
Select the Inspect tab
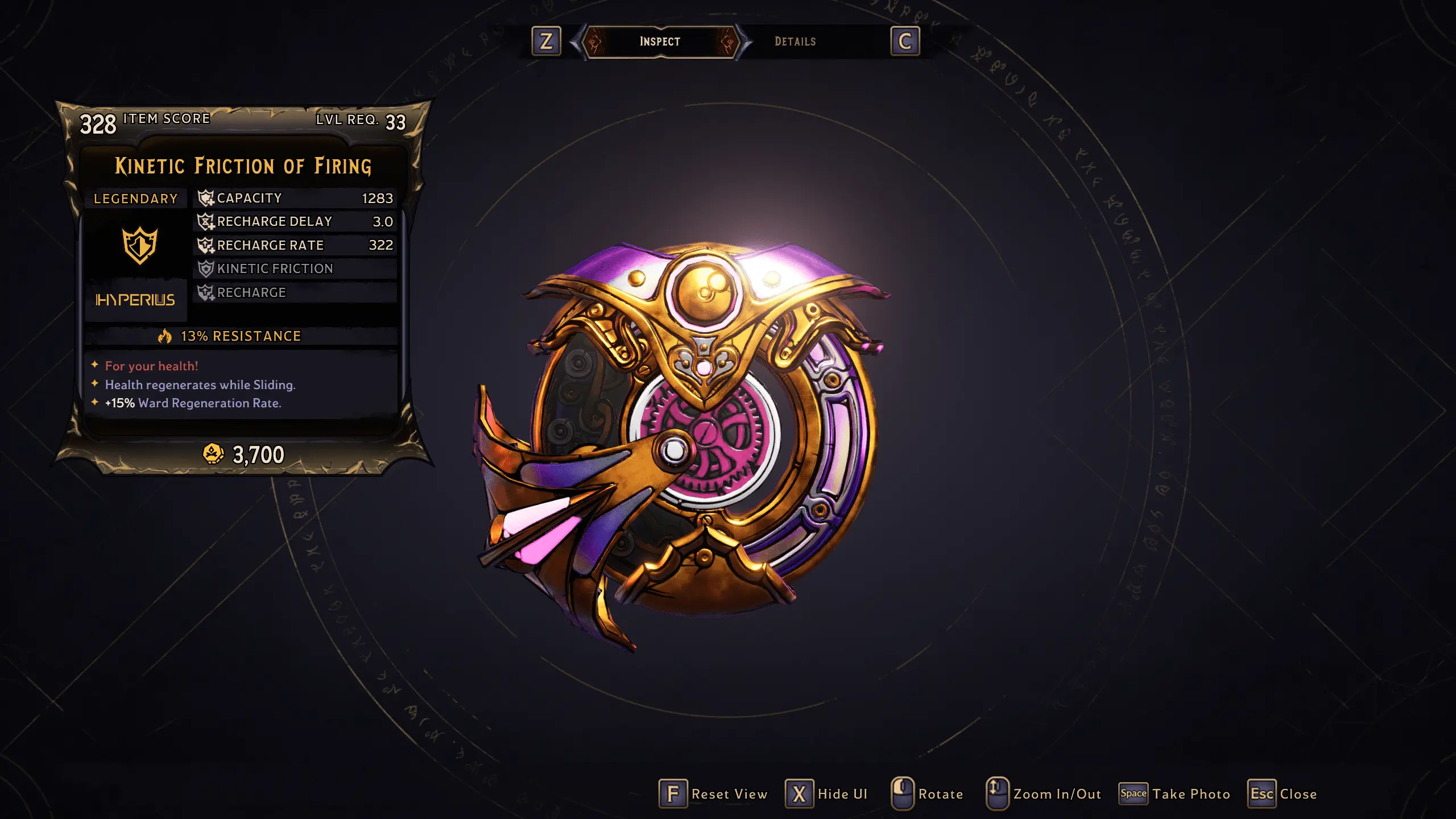(660, 42)
